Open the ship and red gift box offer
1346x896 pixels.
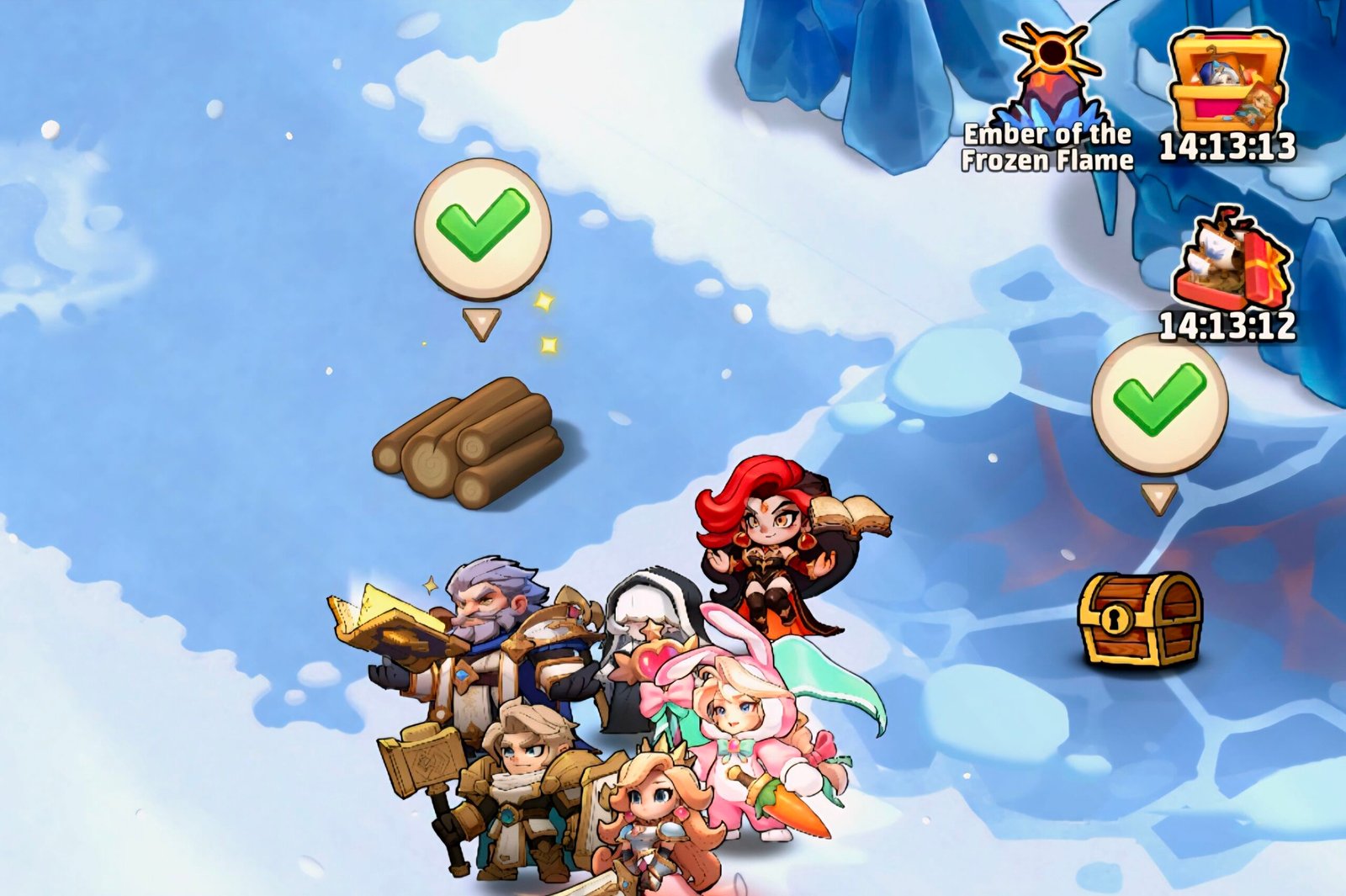1232,261
